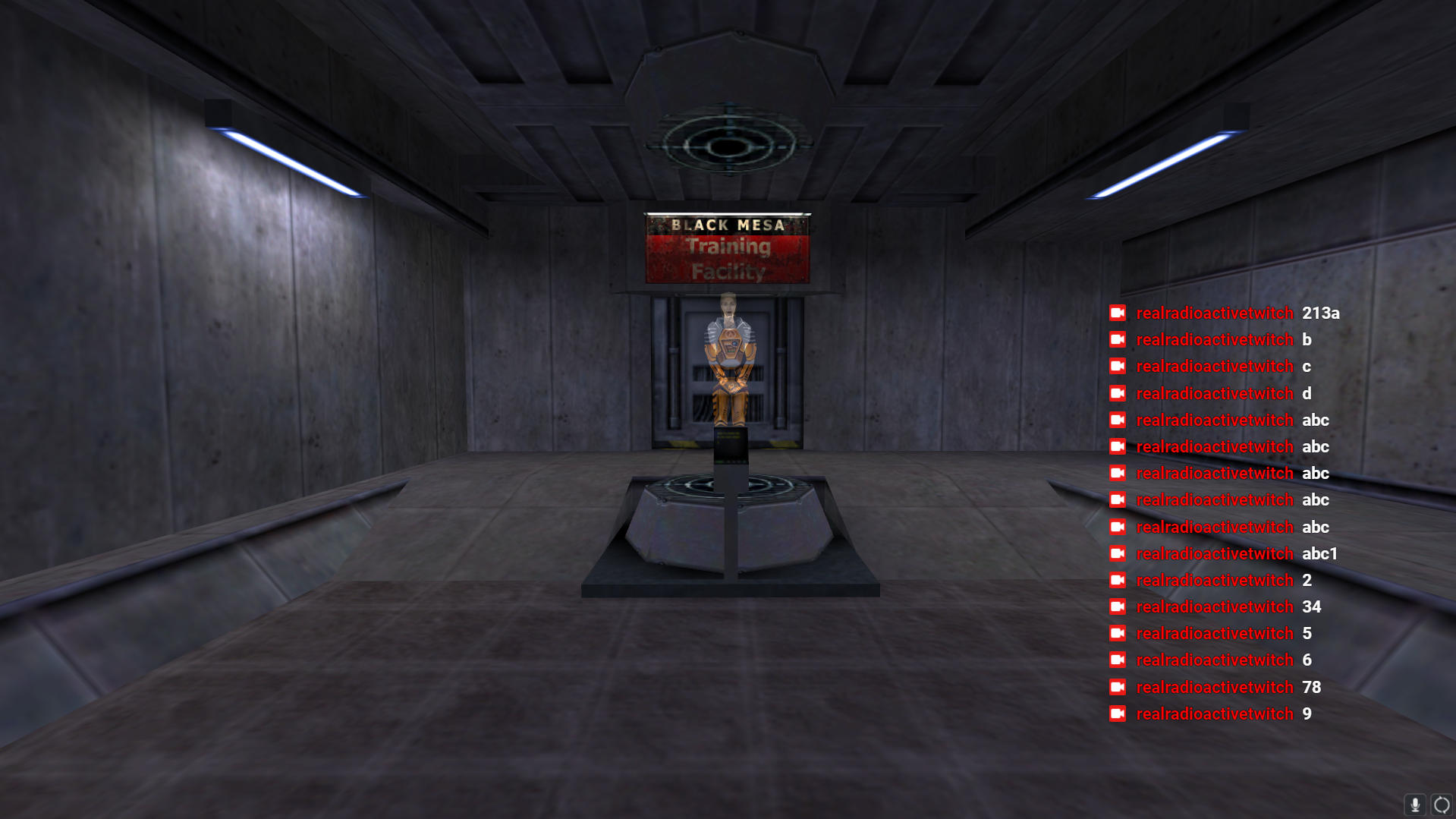Click username realradioactivetwitch on the "6" message
Screen dimensions: 1456x819
click(x=1214, y=660)
